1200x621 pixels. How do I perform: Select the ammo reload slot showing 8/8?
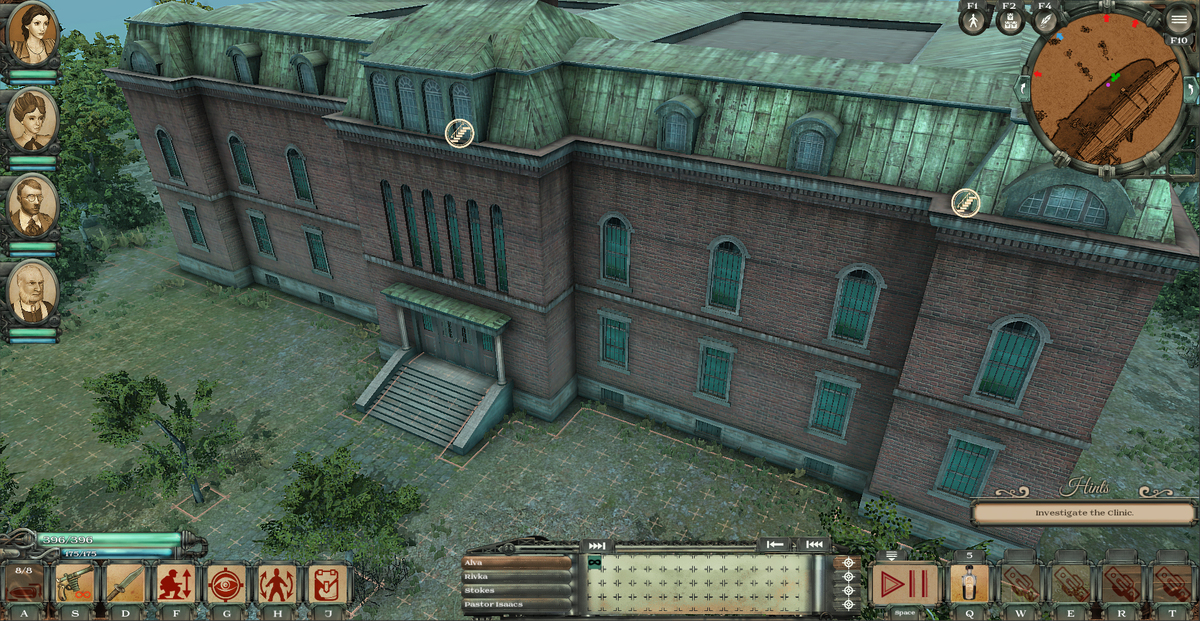click(24, 583)
